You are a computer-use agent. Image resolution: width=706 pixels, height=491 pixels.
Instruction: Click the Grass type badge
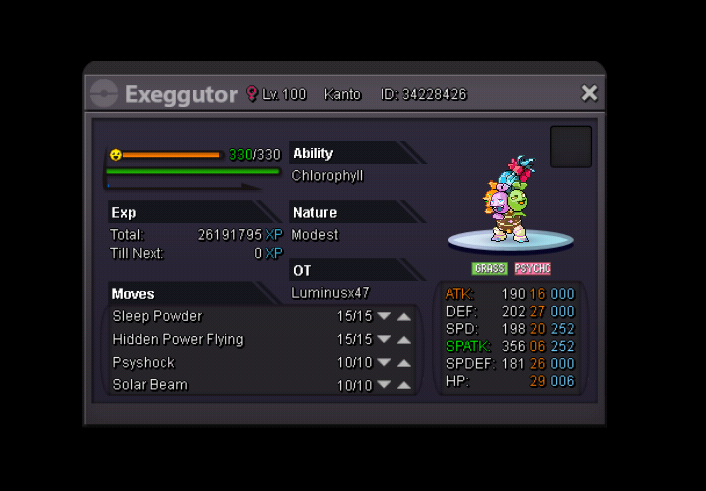click(490, 269)
